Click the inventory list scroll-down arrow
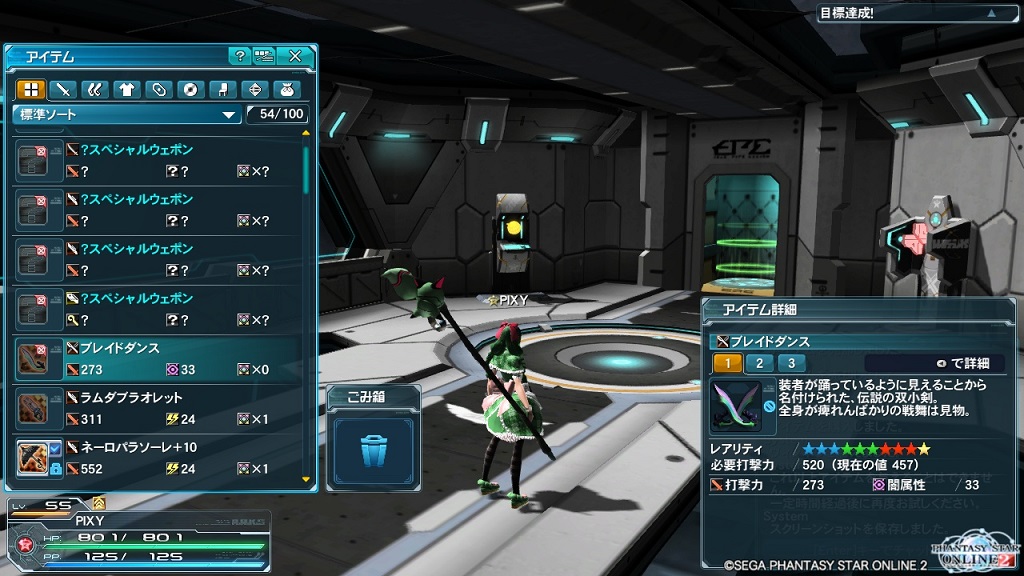The width and height of the screenshot is (1024, 576). (x=306, y=480)
